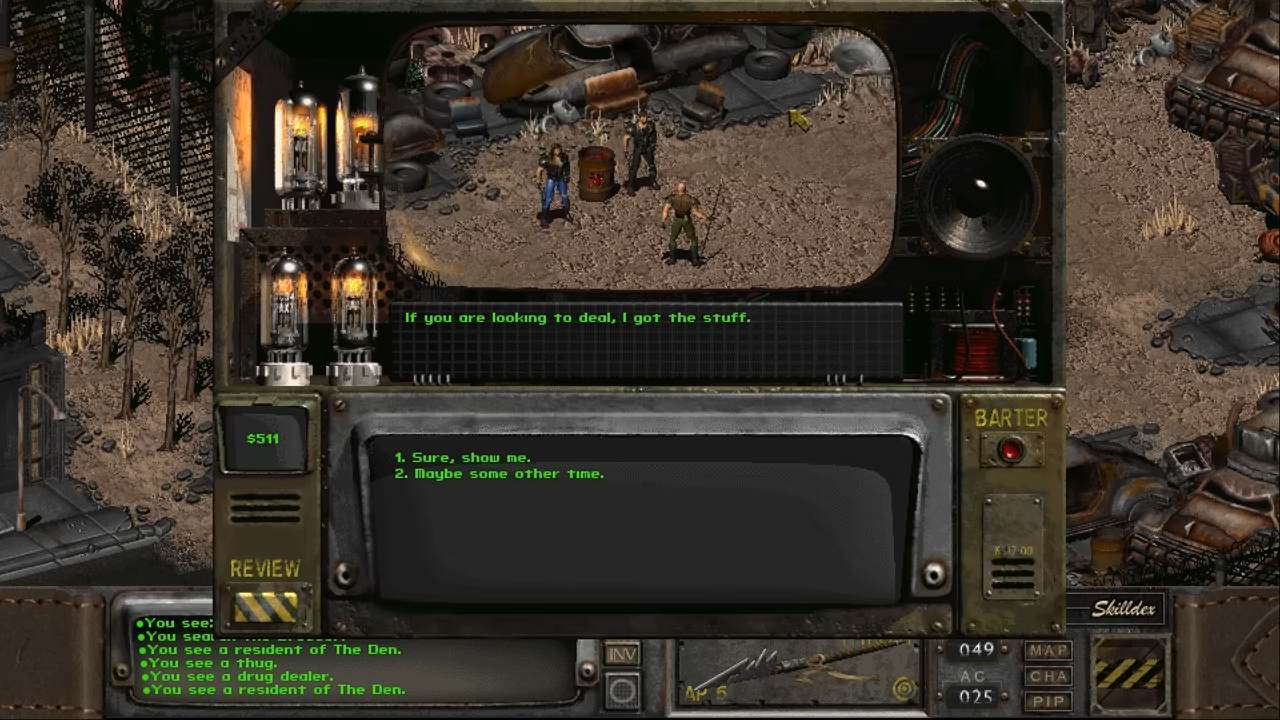Open the Skilldex
The width and height of the screenshot is (1280, 720).
click(x=1123, y=608)
